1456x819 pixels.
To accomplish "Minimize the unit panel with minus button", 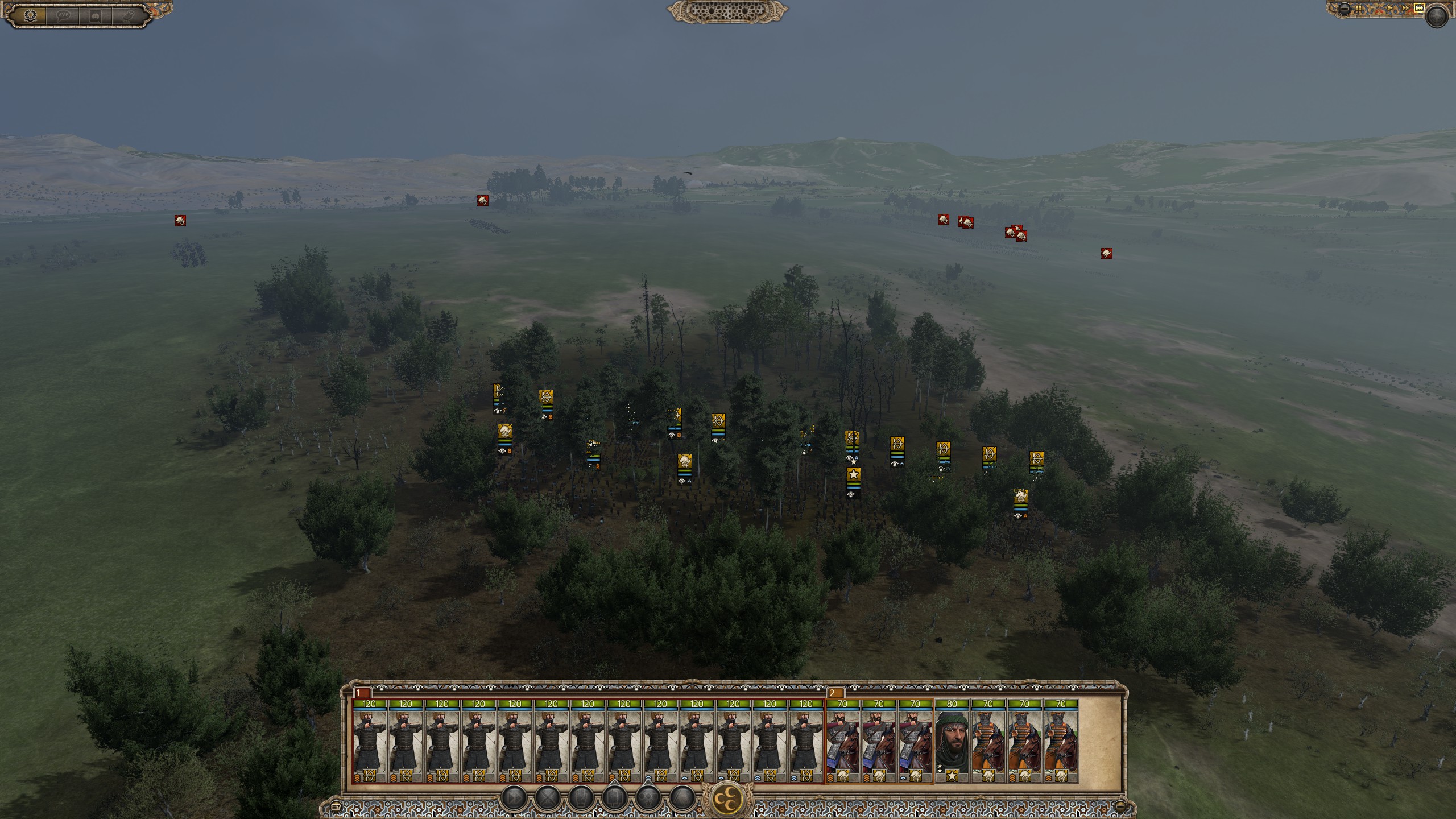I will pos(1120,806).
